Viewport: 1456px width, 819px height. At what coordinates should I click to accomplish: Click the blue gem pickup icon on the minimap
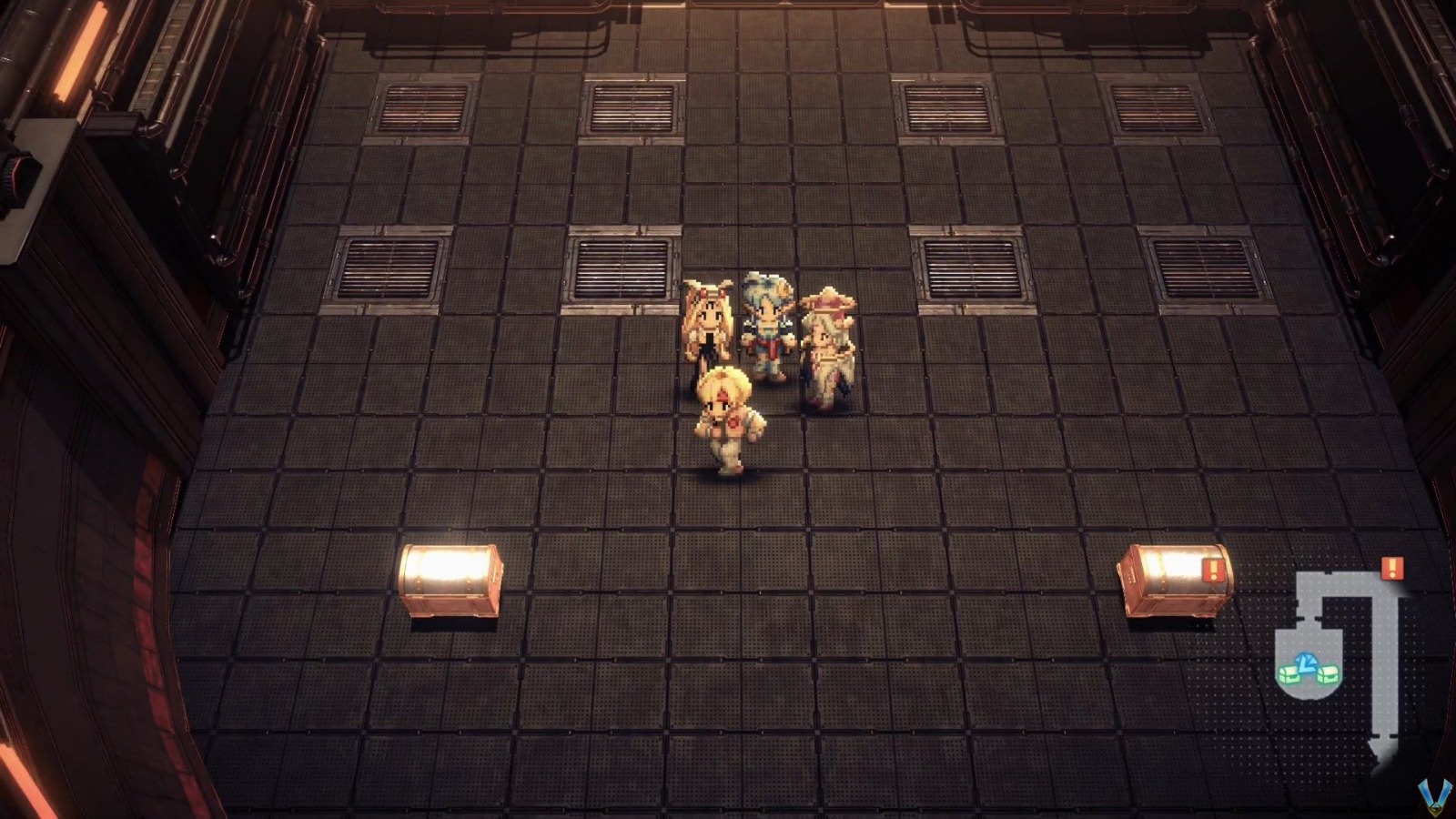[1307, 661]
